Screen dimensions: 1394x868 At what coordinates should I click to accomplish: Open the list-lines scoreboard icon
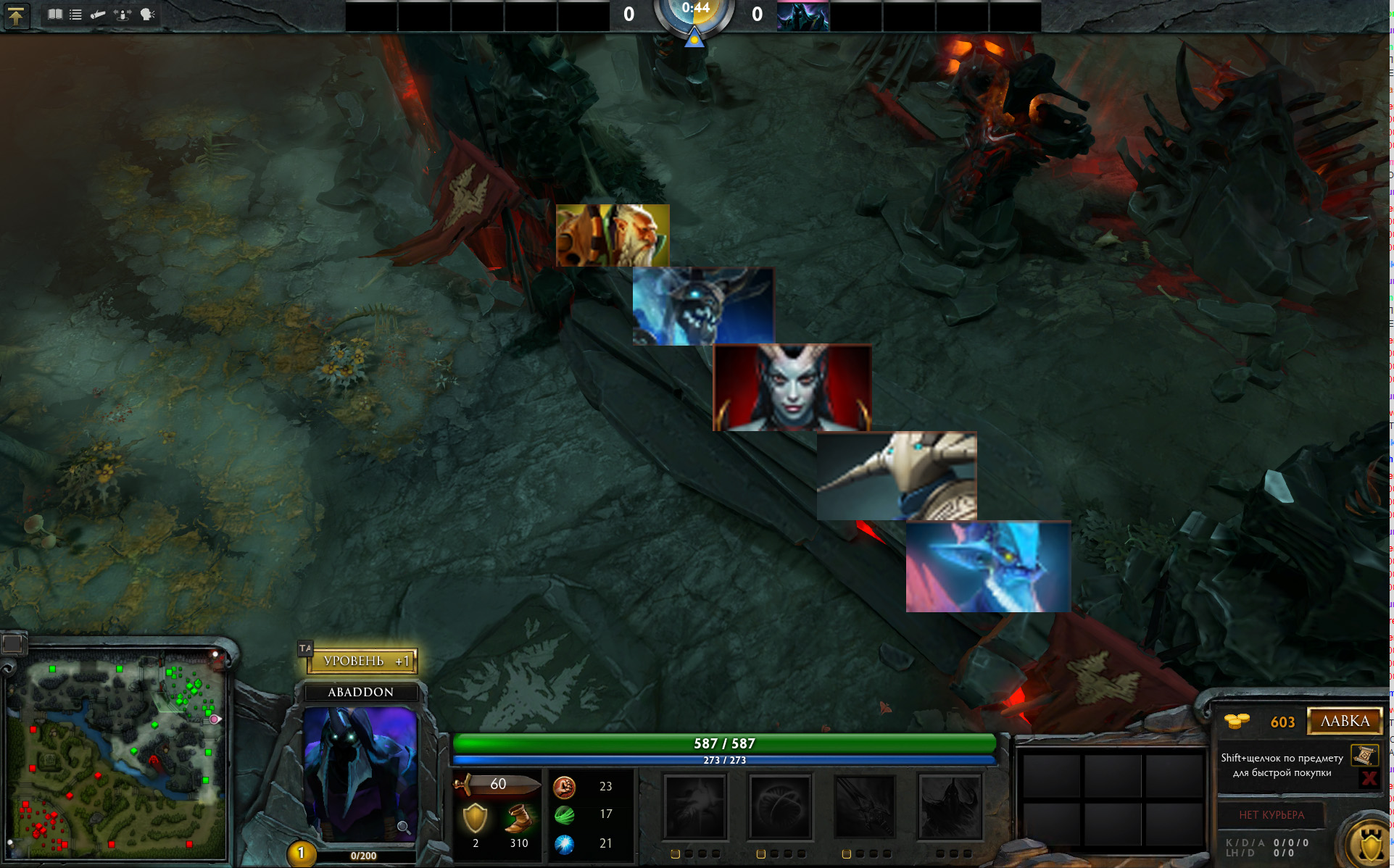[x=75, y=14]
